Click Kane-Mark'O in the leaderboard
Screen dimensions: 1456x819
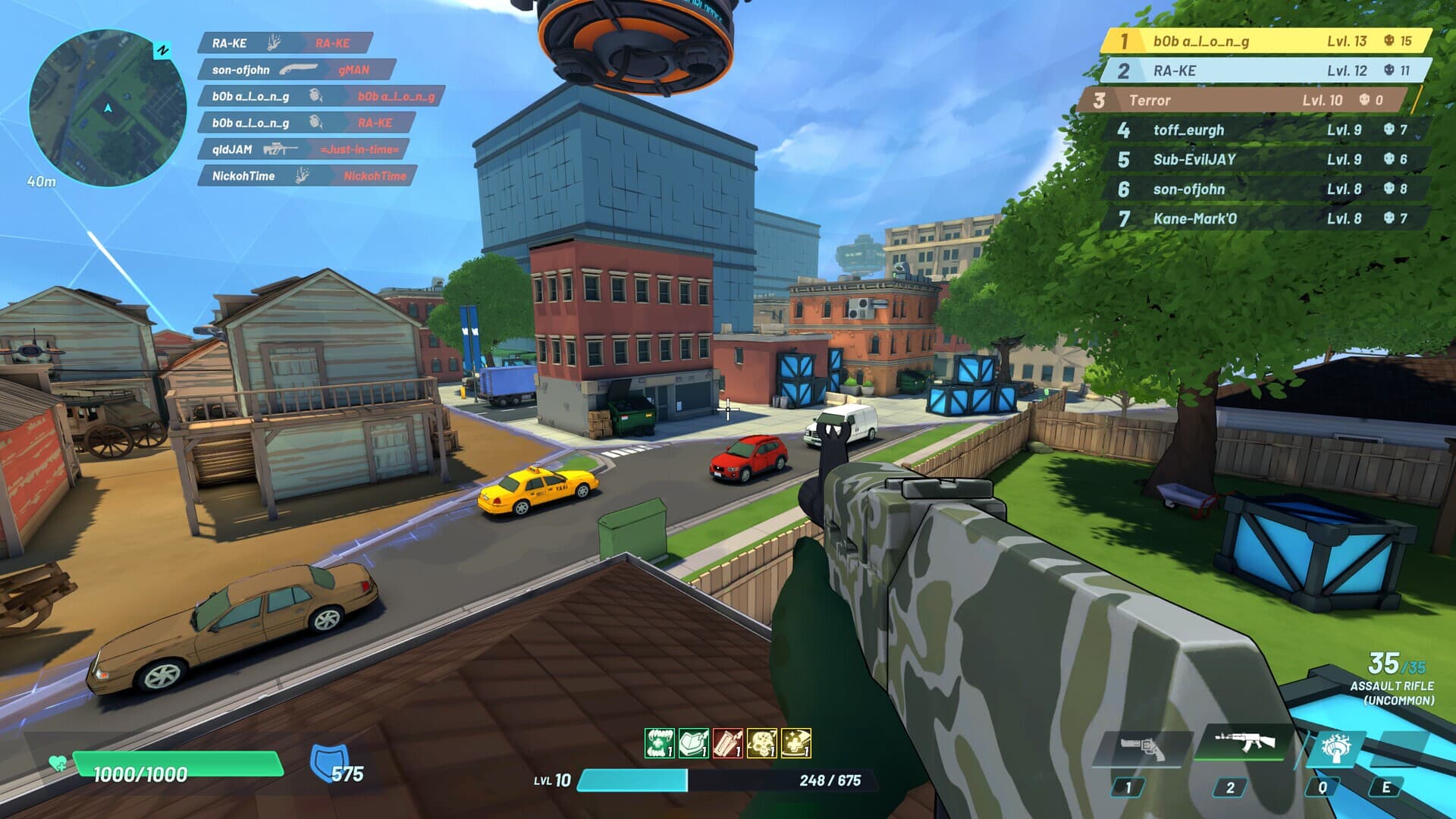coord(1265,218)
